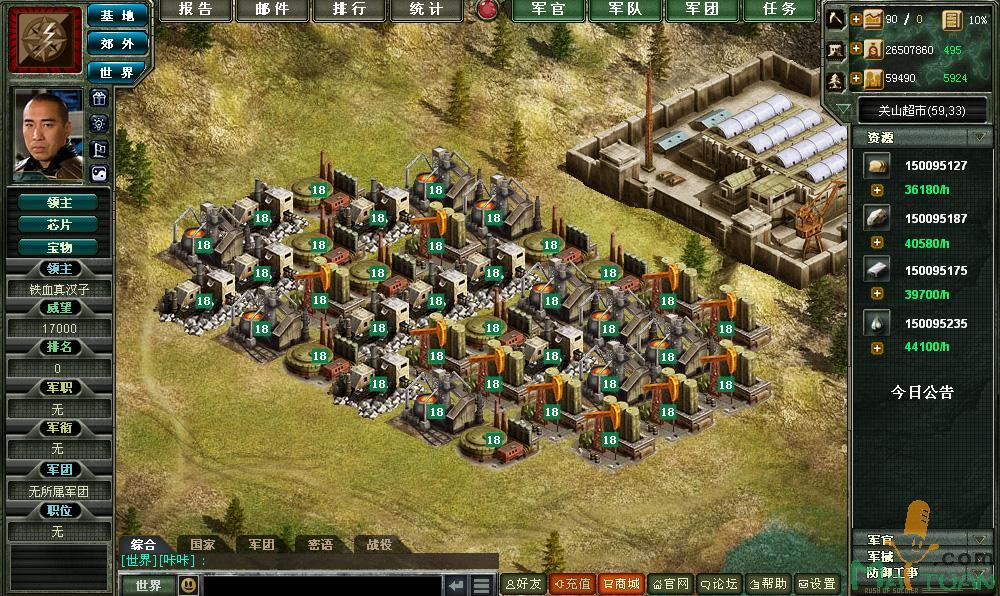The height and width of the screenshot is (596, 1000).
Task: Open the 军队 army menu
Action: tap(627, 10)
